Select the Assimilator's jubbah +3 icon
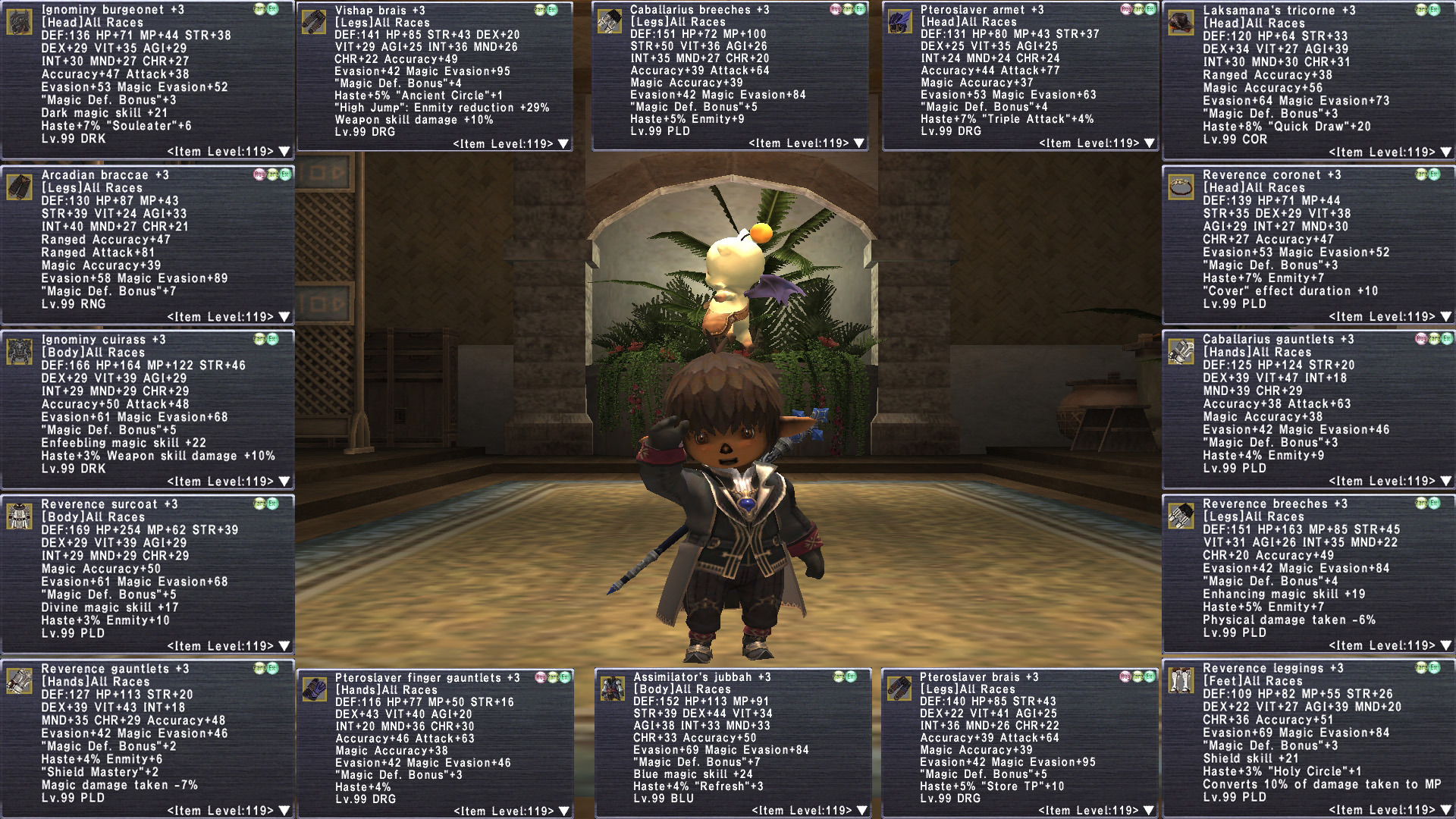The height and width of the screenshot is (819, 1456). click(613, 689)
